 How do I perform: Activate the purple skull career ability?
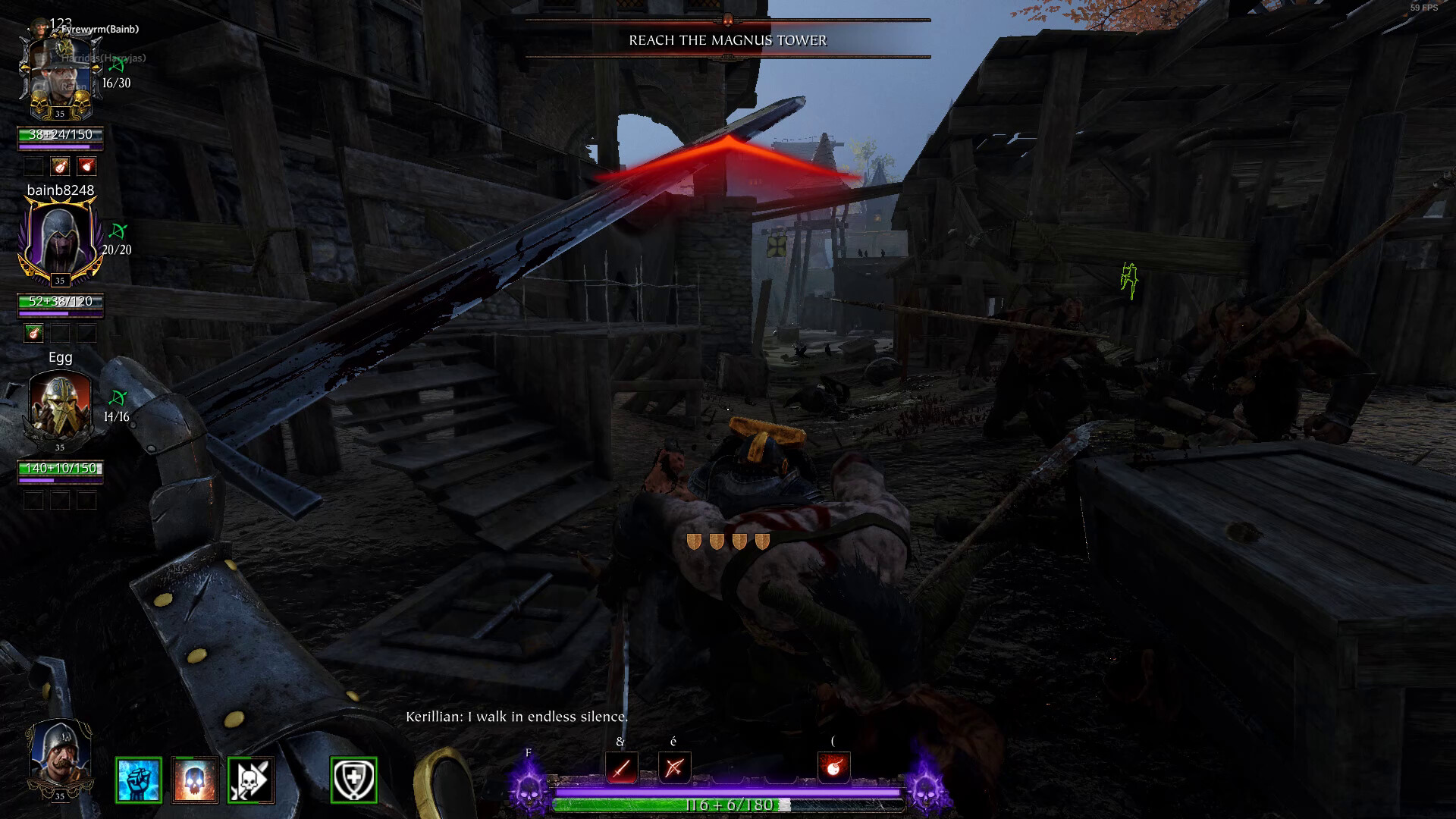[x=529, y=790]
